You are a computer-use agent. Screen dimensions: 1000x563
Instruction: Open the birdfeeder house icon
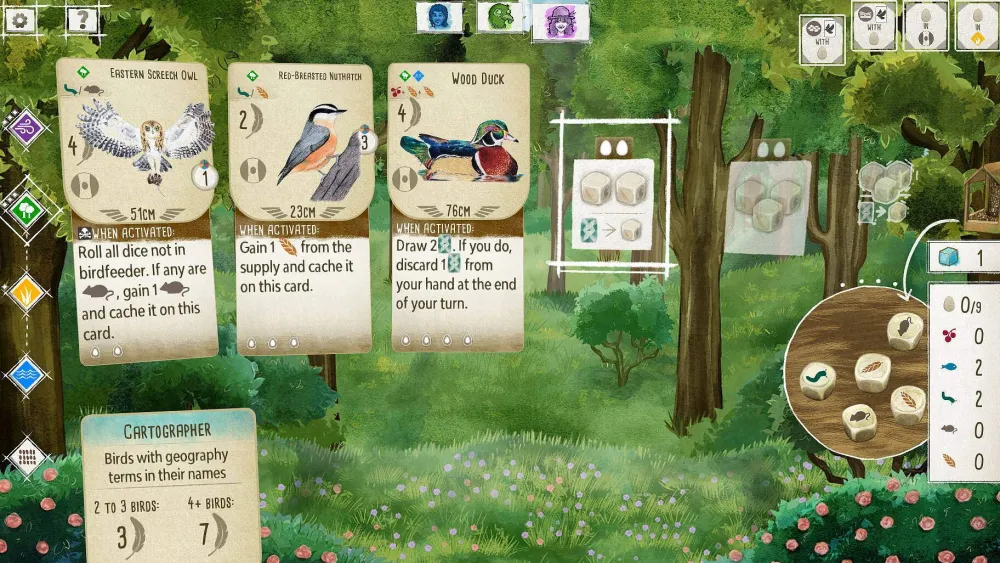pyautogui.click(x=980, y=196)
